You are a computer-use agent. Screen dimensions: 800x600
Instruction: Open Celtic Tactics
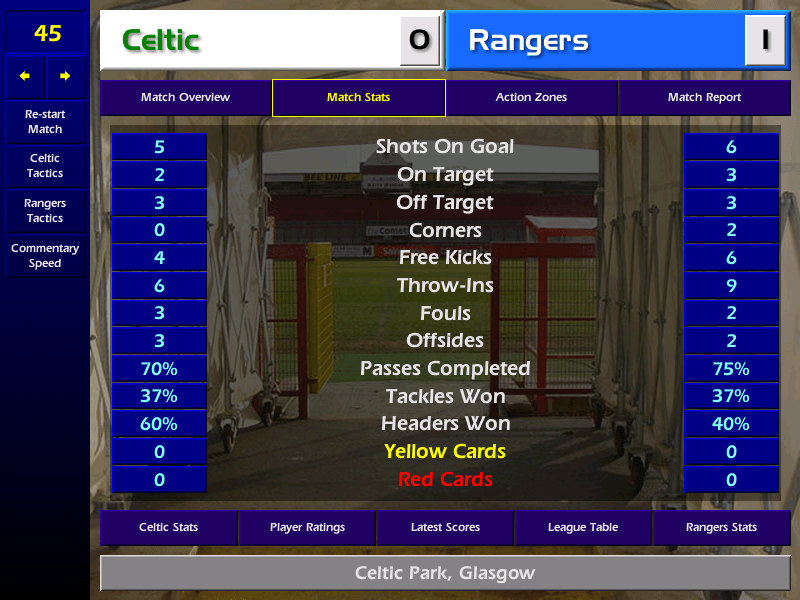45,166
